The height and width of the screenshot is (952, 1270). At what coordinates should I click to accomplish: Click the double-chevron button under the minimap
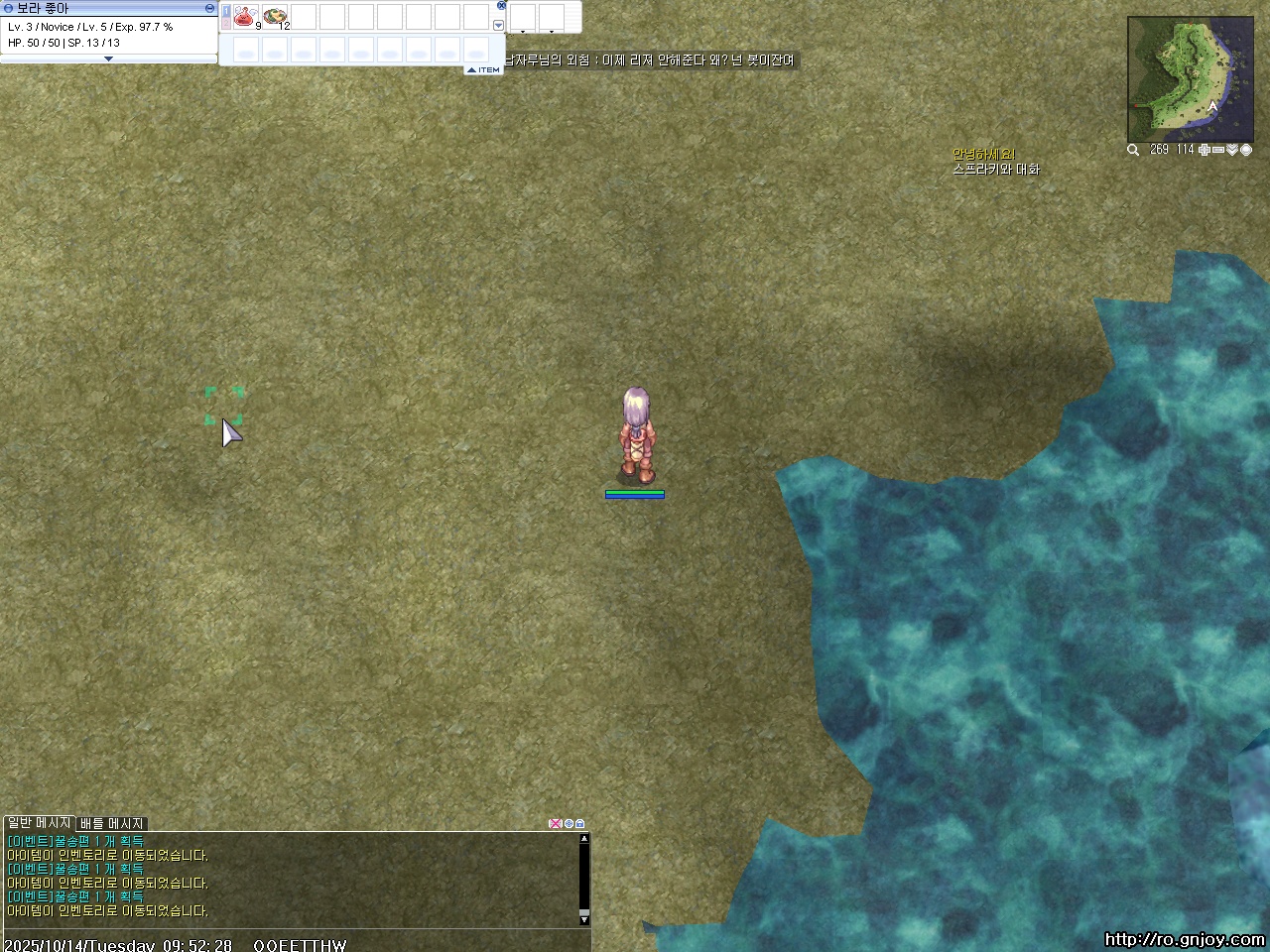click(1232, 150)
